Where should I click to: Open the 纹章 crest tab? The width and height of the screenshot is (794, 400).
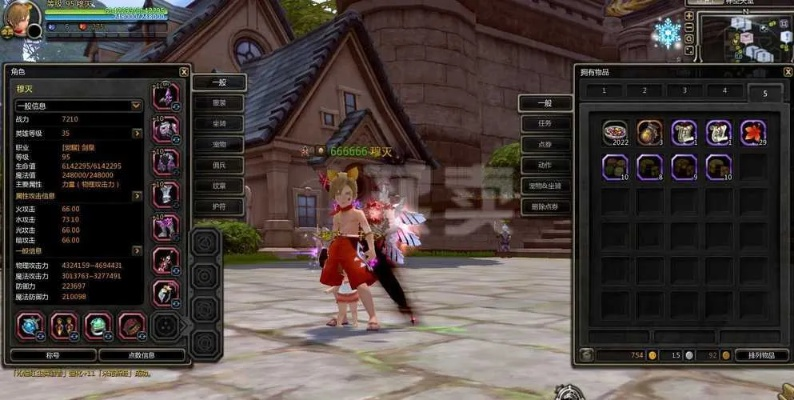[x=218, y=185]
